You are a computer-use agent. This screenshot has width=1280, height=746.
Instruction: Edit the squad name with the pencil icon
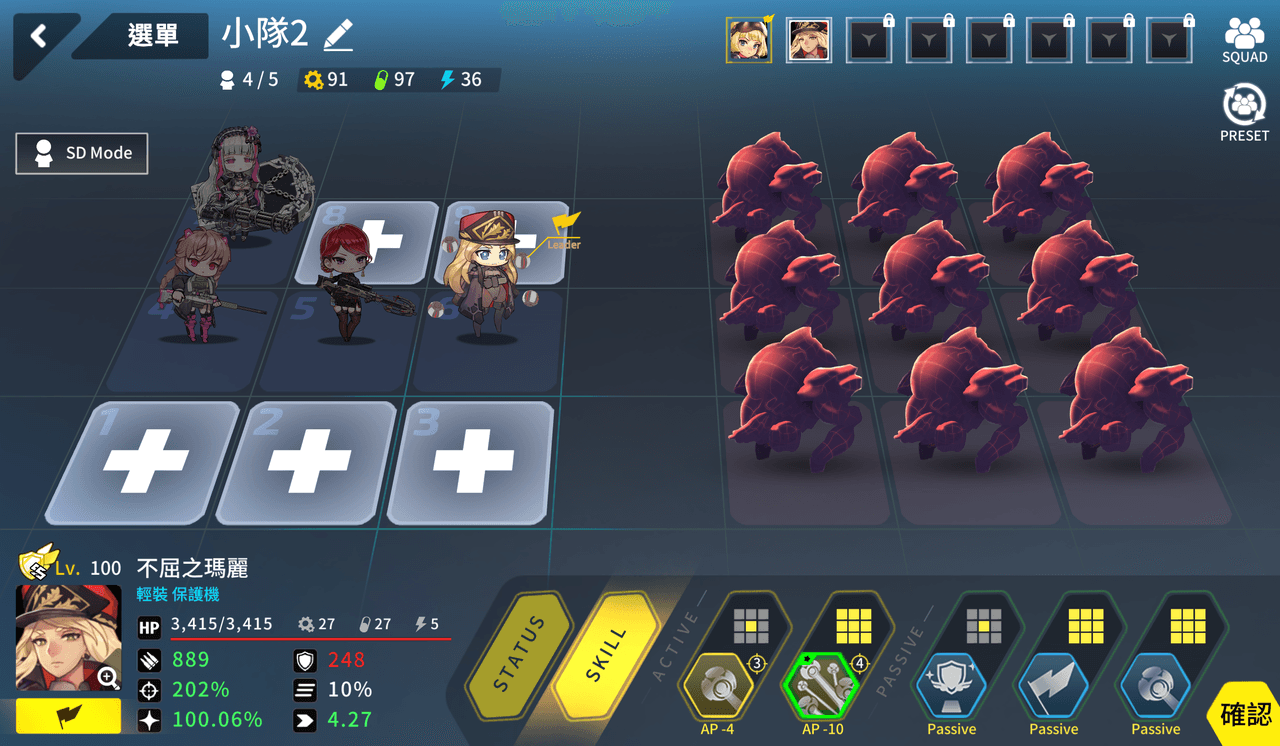[339, 36]
